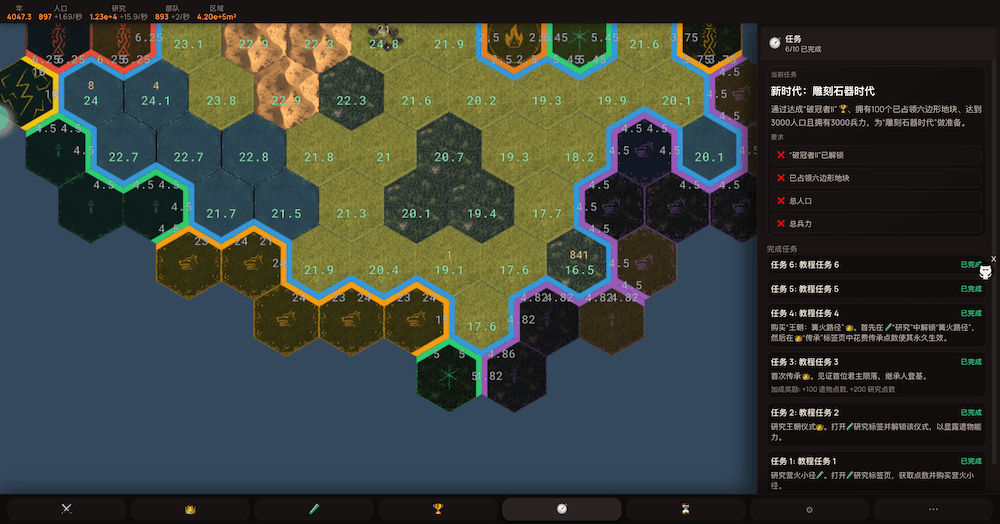The width and height of the screenshot is (1000, 524).
Task: Open the green test tube research tab
Action: (314, 508)
